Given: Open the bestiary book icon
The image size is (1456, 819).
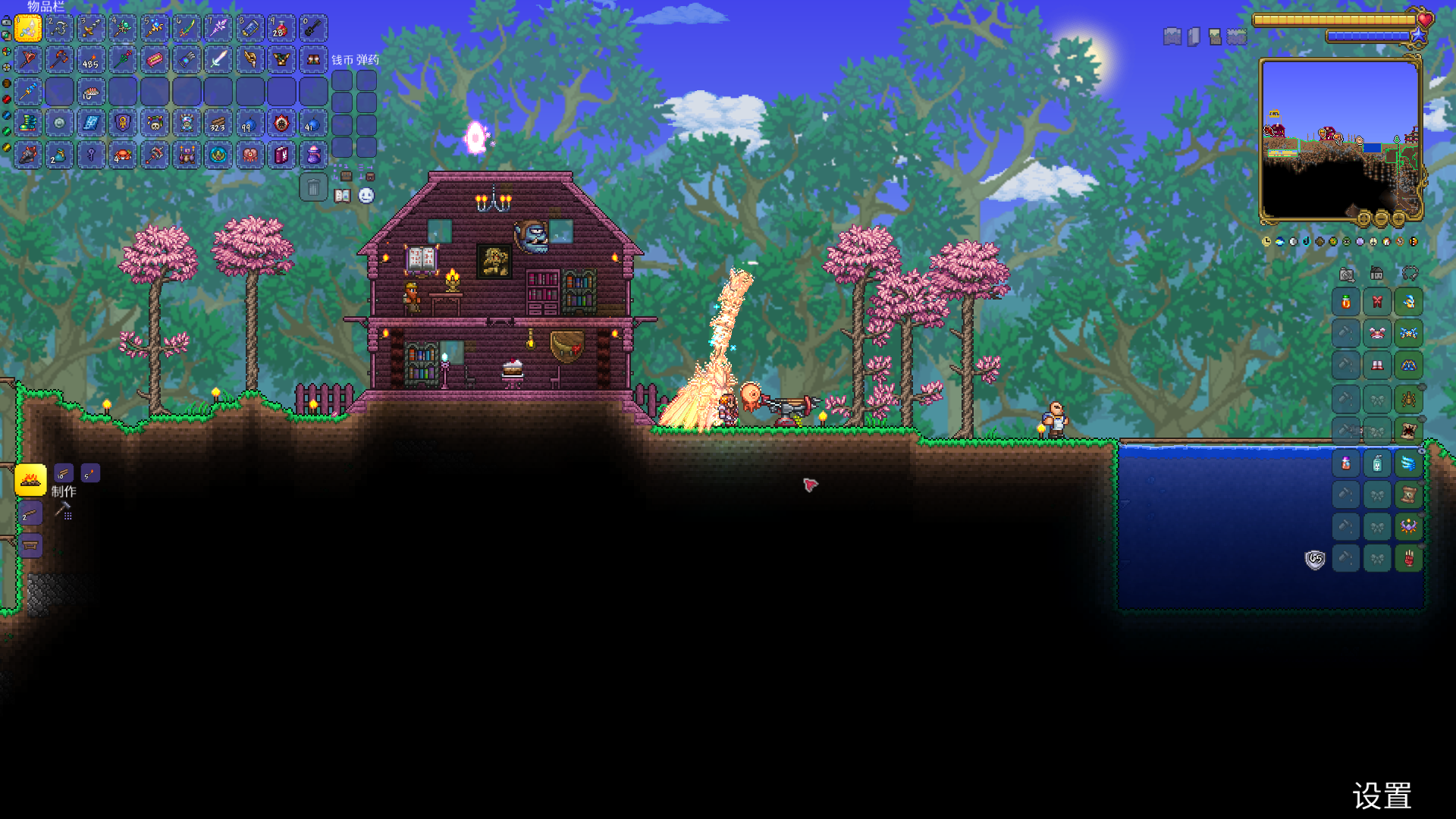Looking at the screenshot, I should [343, 196].
